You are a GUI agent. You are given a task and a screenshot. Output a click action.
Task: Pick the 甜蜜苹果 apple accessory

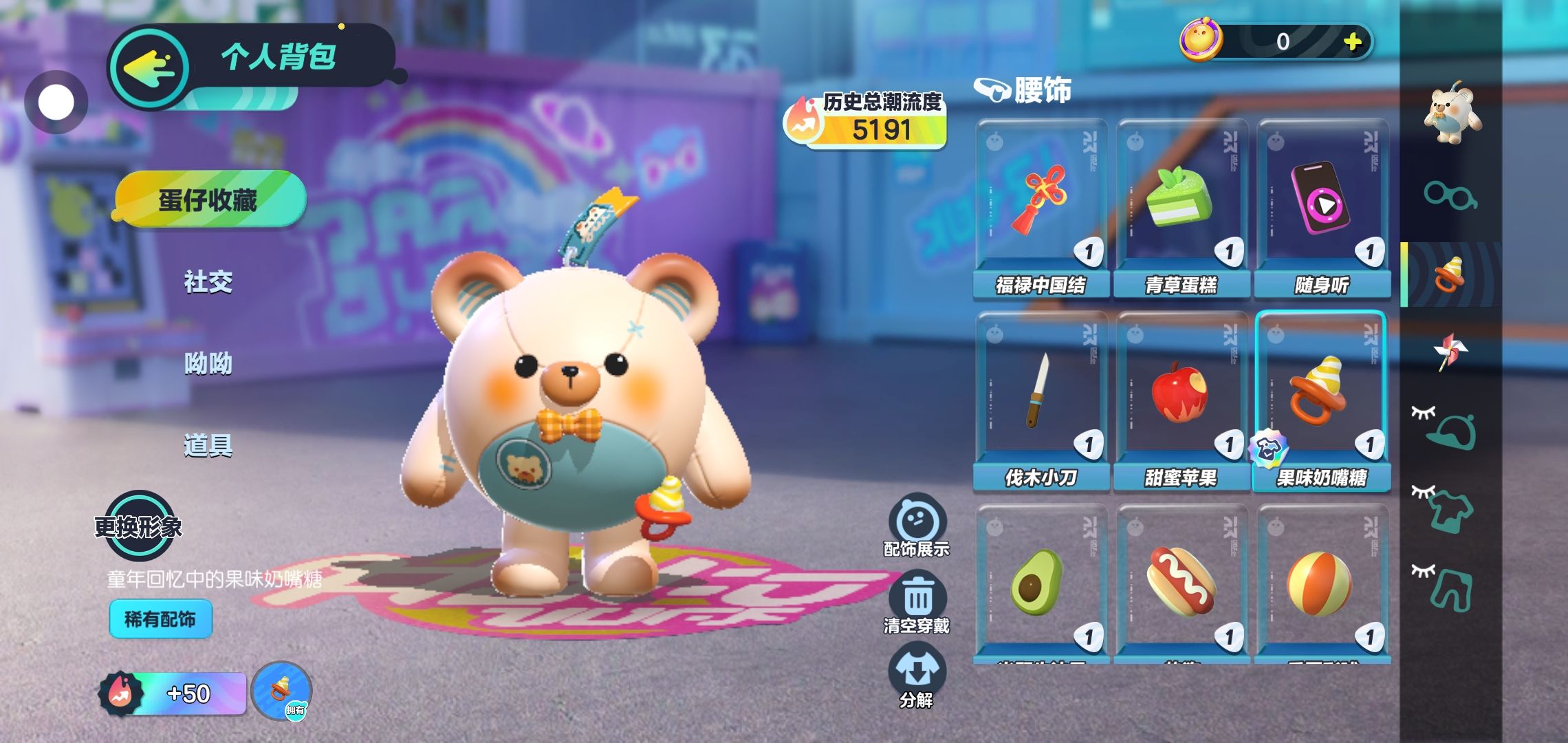click(x=1182, y=399)
